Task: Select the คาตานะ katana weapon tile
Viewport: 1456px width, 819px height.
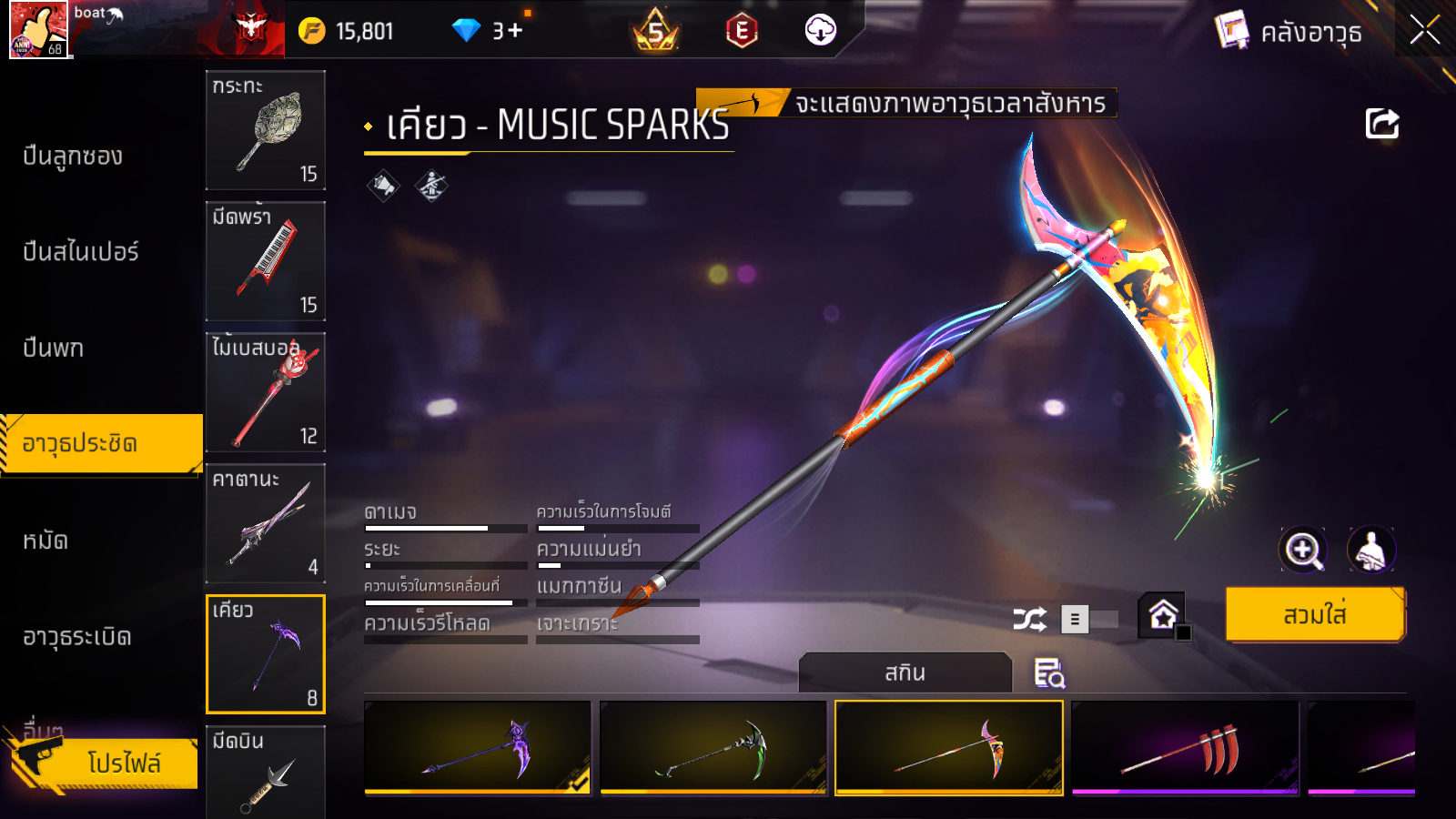Action: [x=265, y=523]
